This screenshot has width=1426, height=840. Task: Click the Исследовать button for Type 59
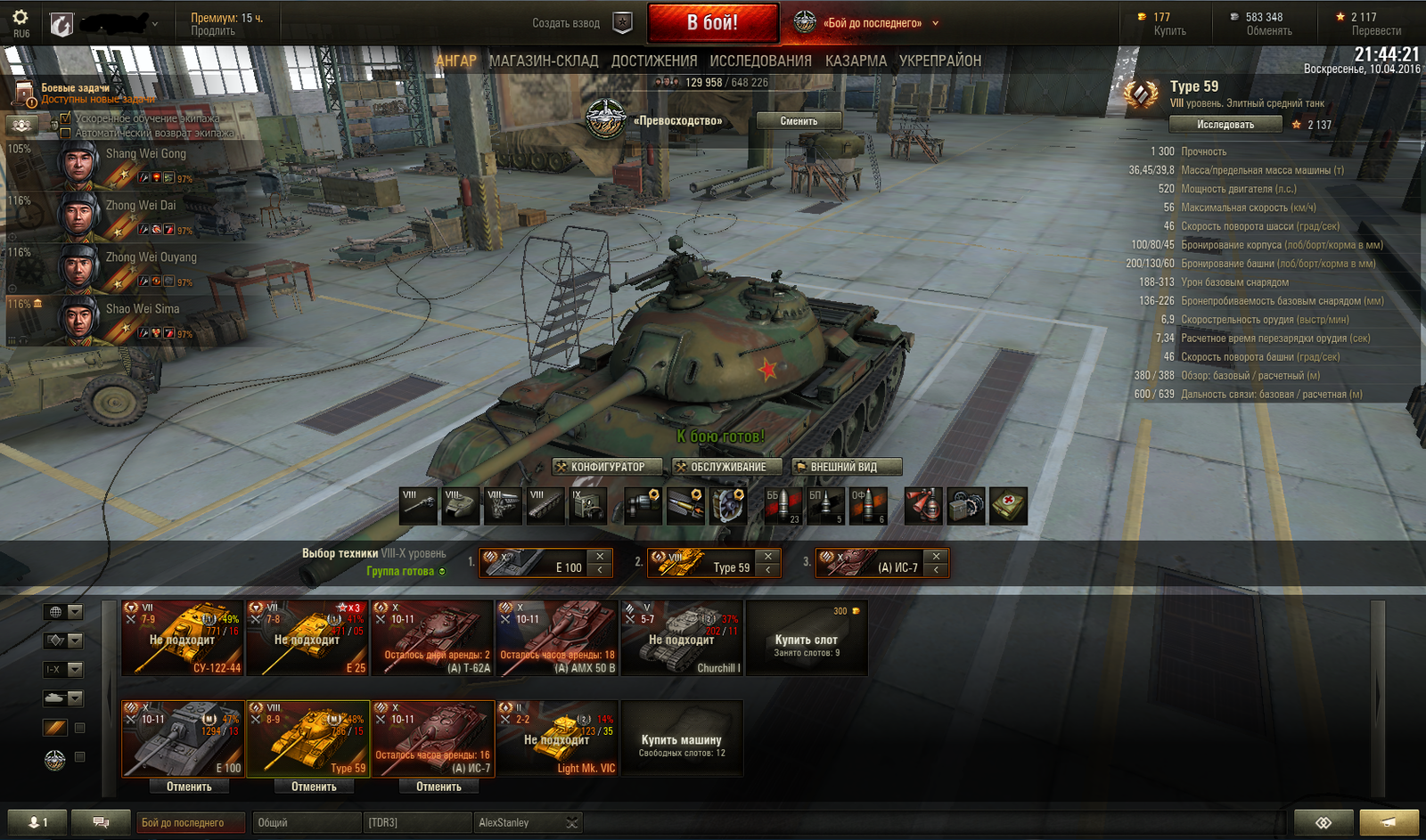point(1225,125)
